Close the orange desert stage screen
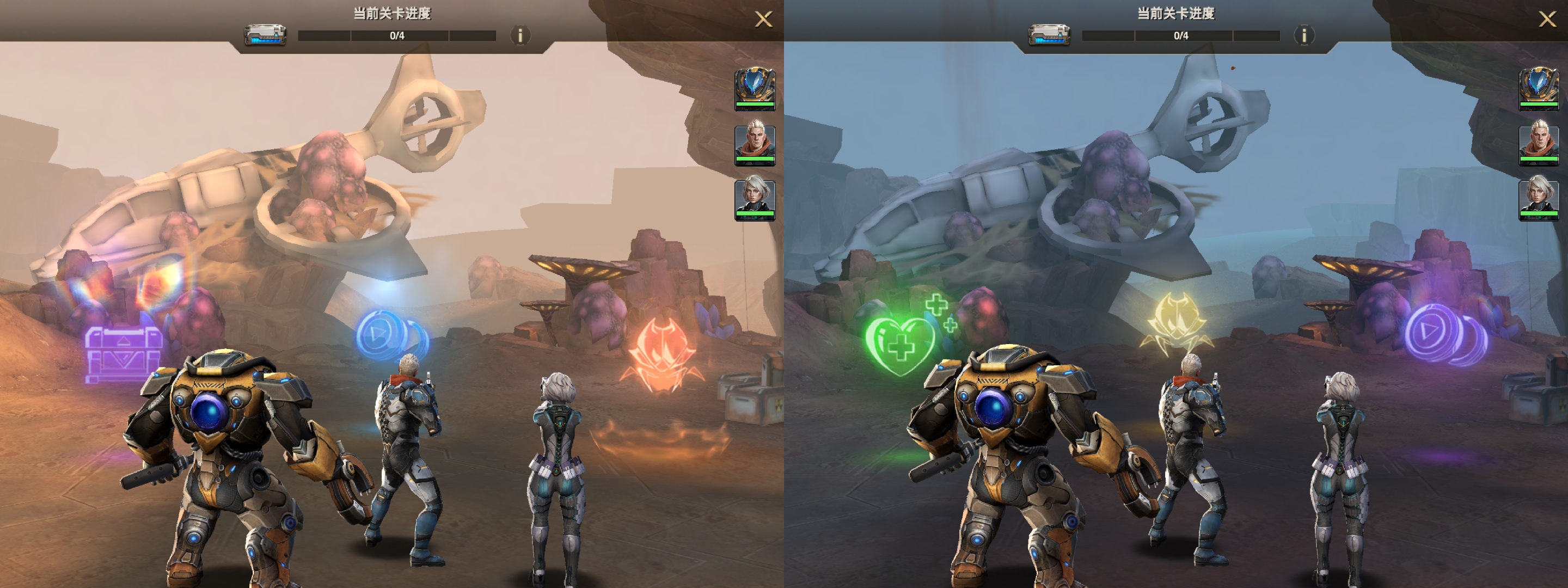This screenshot has width=1568, height=588. pyautogui.click(x=763, y=20)
